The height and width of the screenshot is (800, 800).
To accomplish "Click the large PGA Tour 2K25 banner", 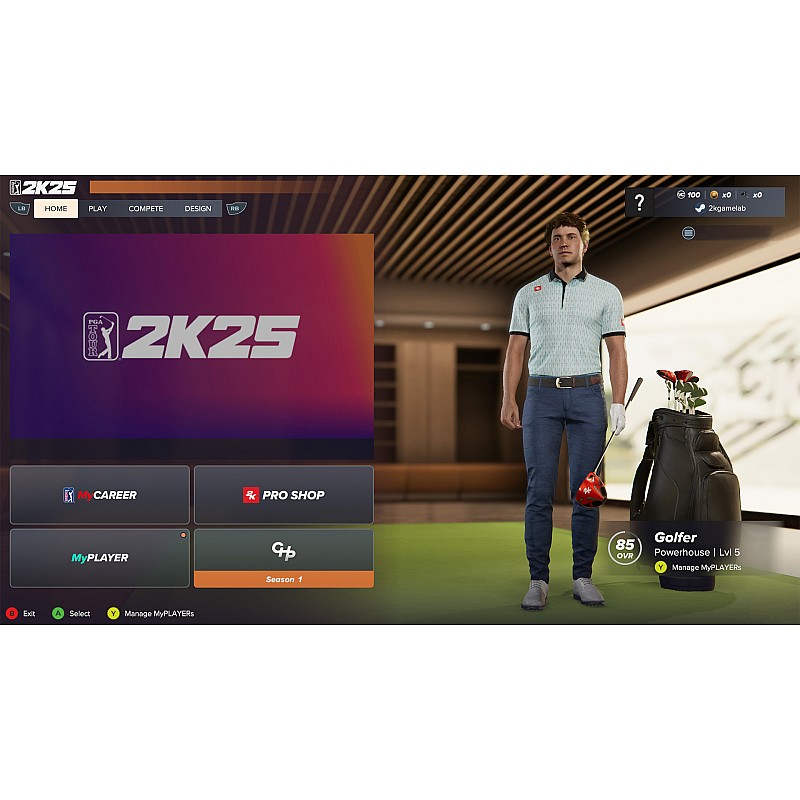I will coord(192,338).
